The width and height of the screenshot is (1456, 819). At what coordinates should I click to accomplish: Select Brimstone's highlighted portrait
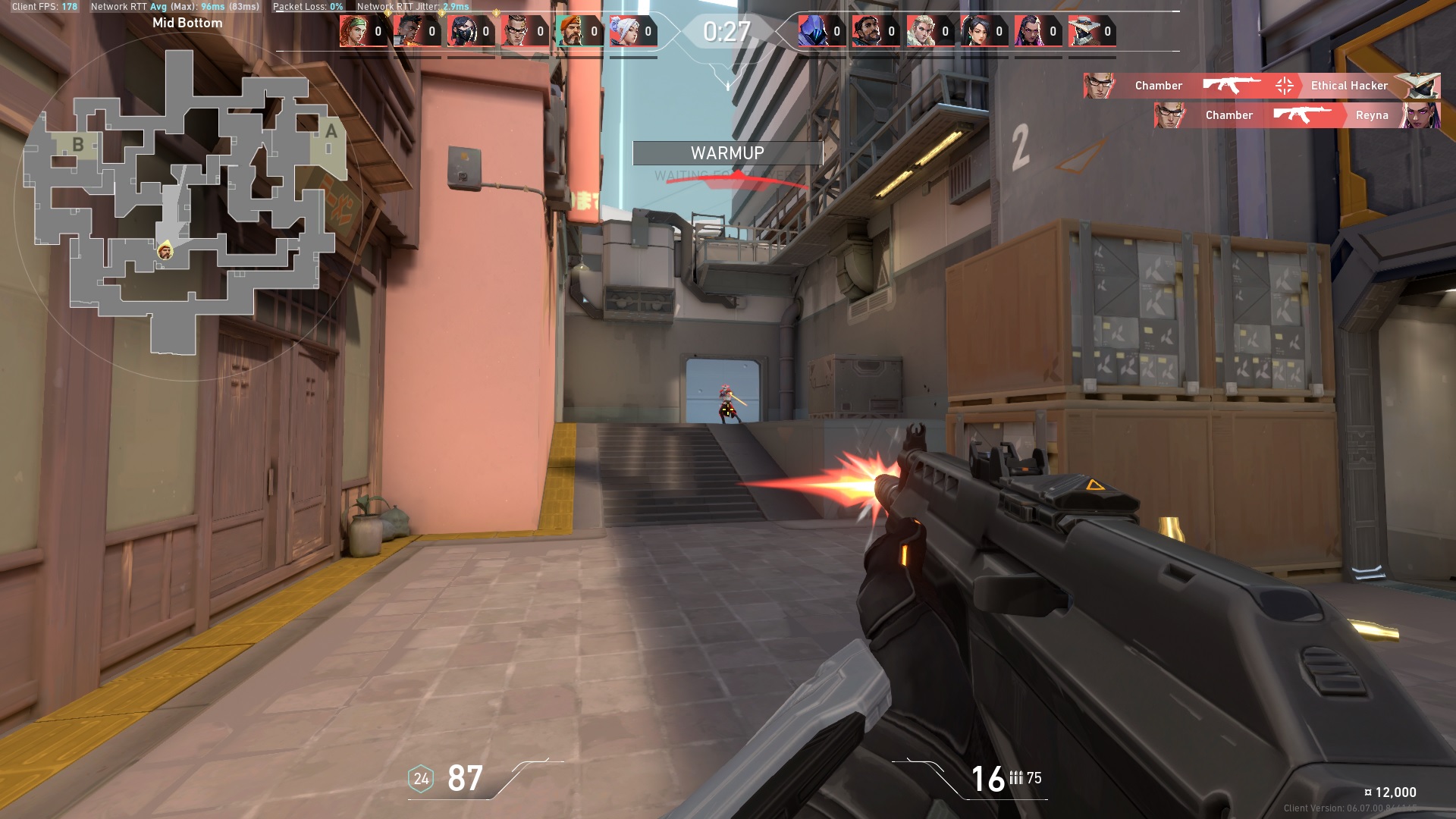tap(570, 31)
